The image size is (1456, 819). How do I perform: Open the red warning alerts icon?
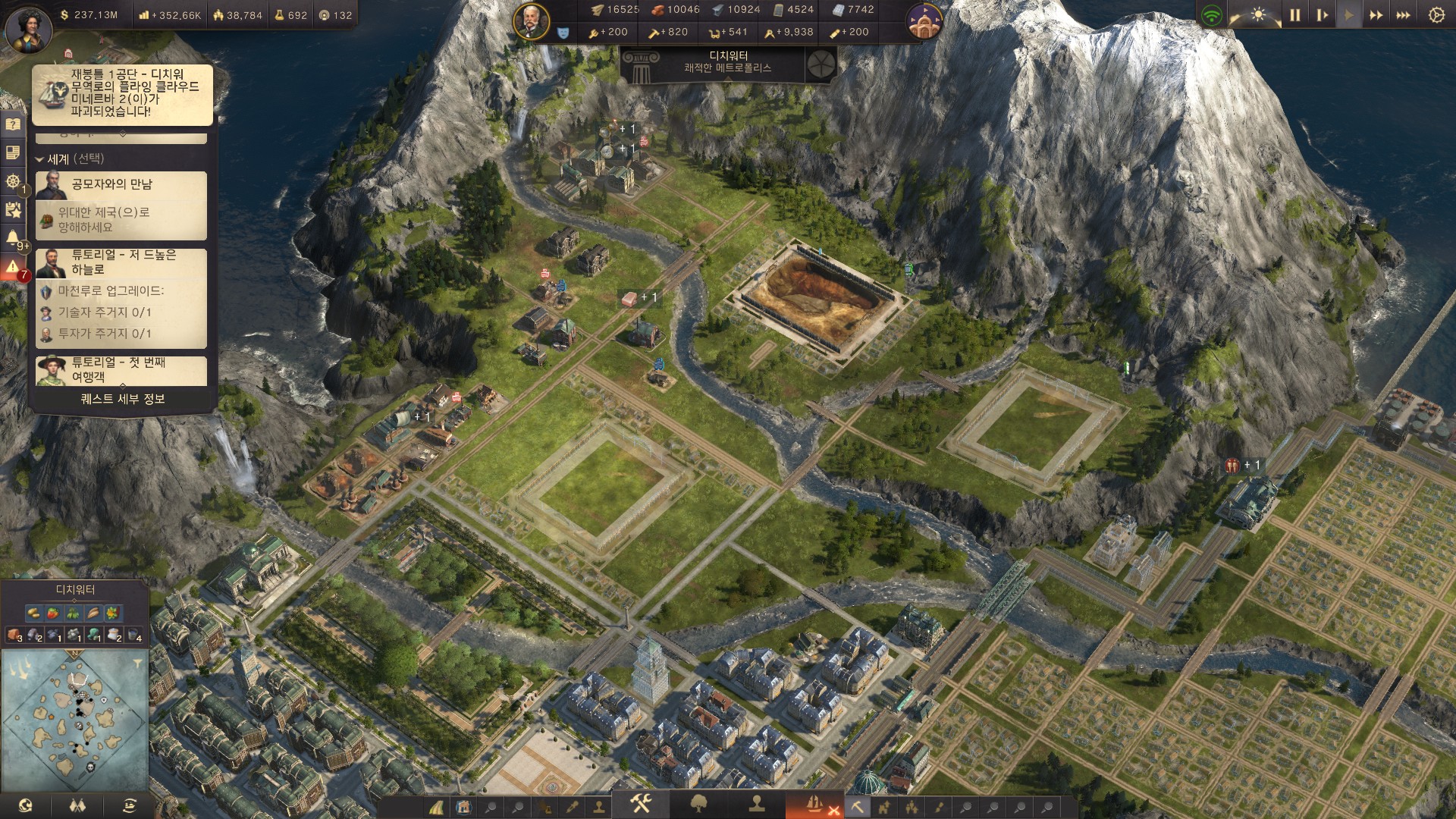click(x=13, y=267)
